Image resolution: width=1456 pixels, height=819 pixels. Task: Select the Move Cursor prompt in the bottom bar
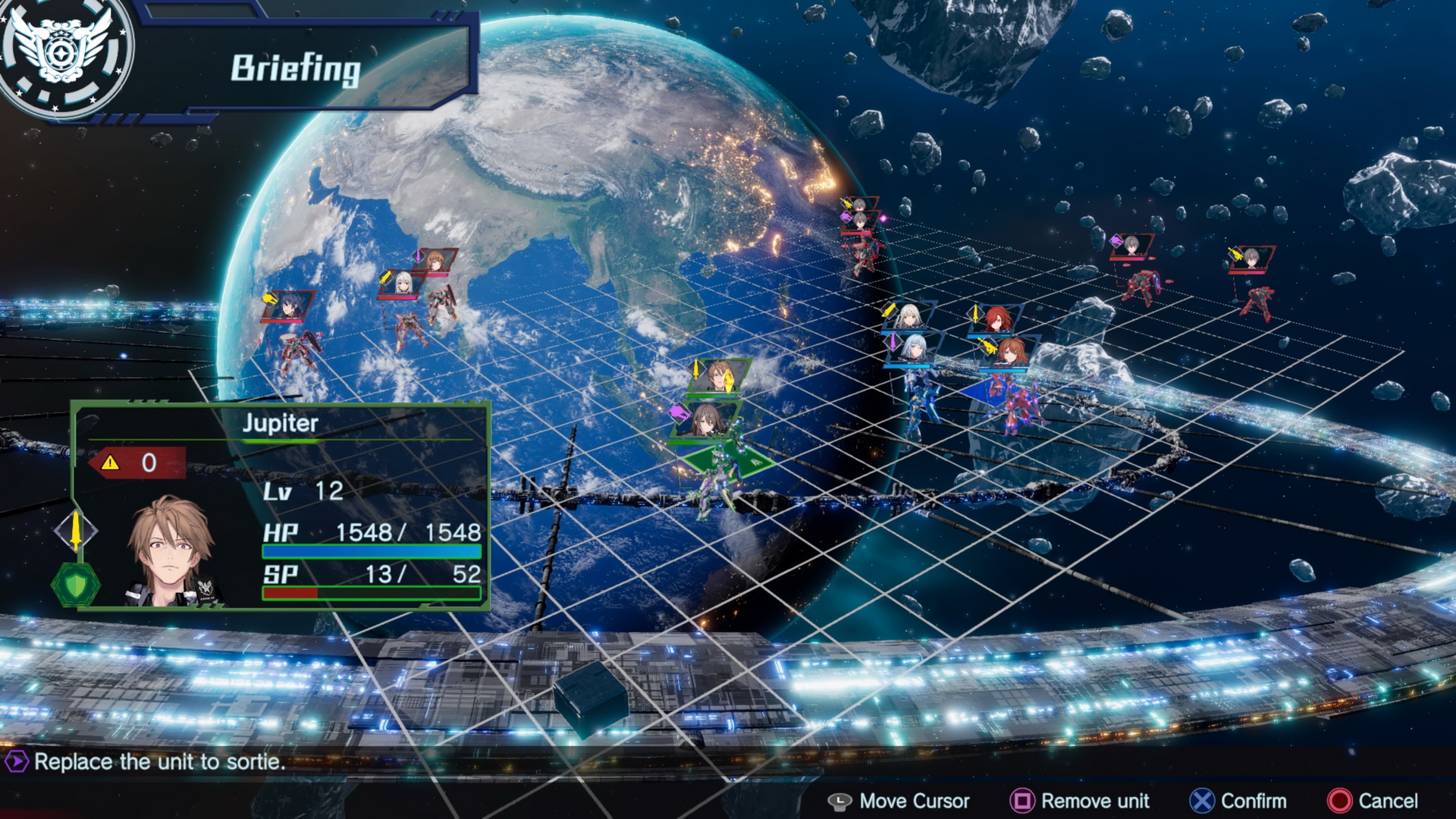[902, 801]
